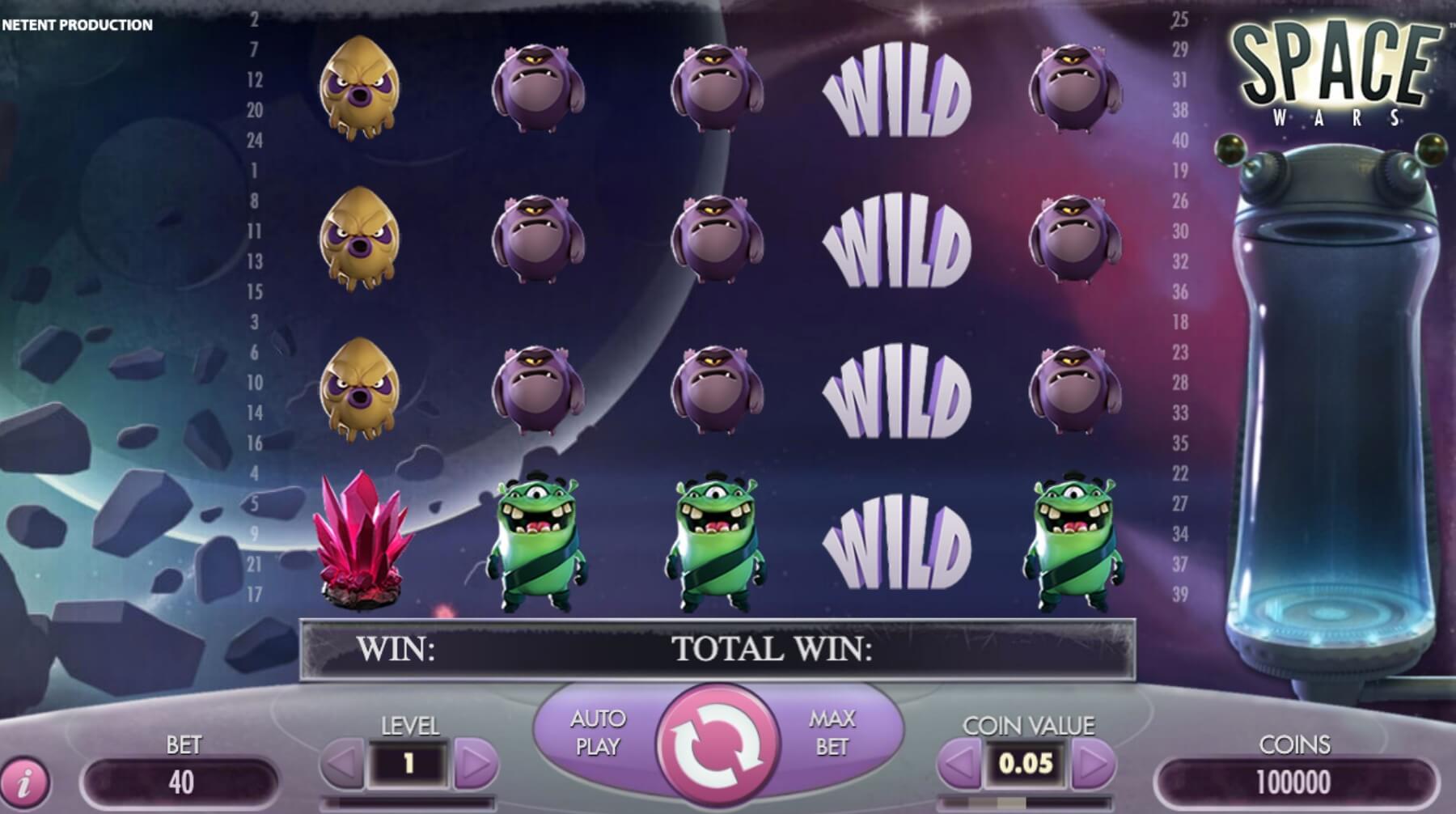1456x814 pixels.
Task: Start Auto Play
Action: click(x=597, y=732)
